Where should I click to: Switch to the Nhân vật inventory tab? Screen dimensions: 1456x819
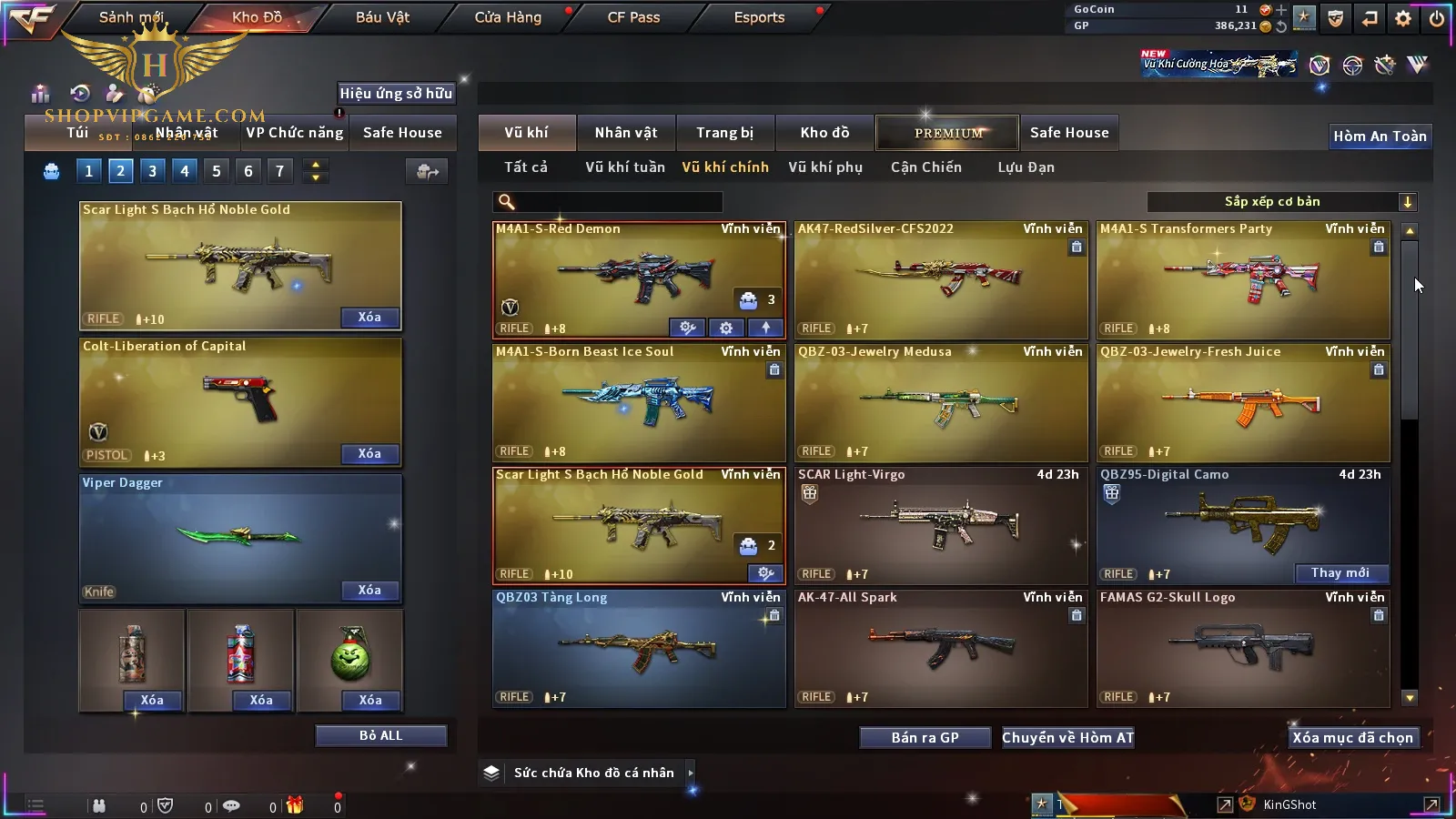click(625, 133)
